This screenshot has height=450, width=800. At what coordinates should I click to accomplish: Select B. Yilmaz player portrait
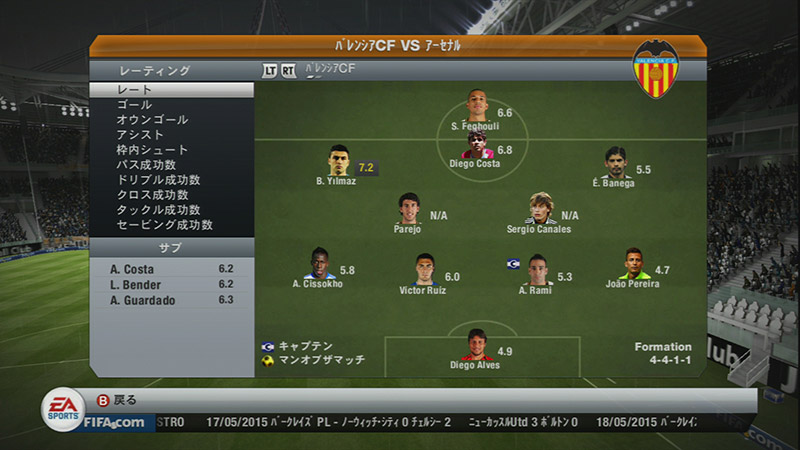pyautogui.click(x=336, y=161)
